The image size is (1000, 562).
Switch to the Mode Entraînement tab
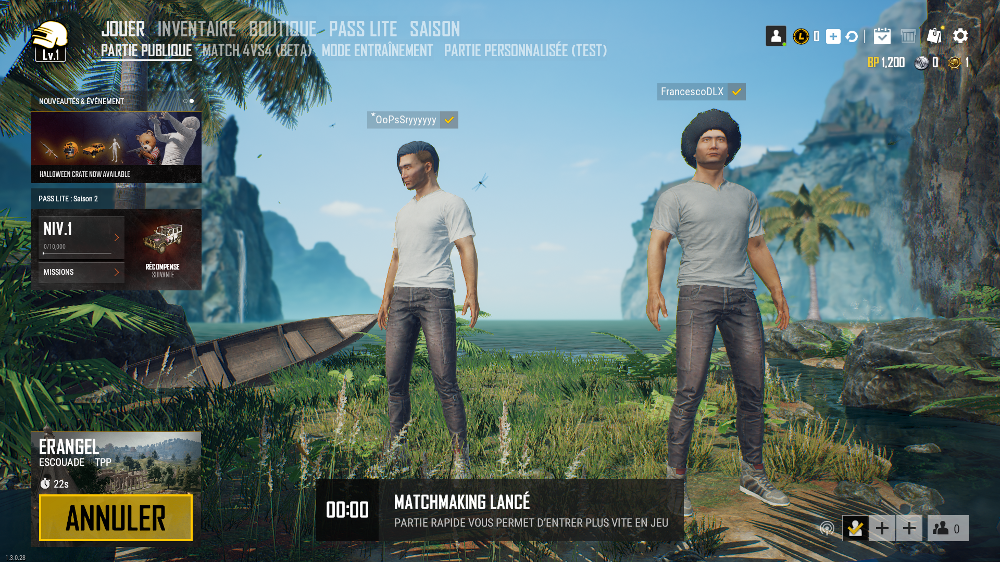click(377, 50)
